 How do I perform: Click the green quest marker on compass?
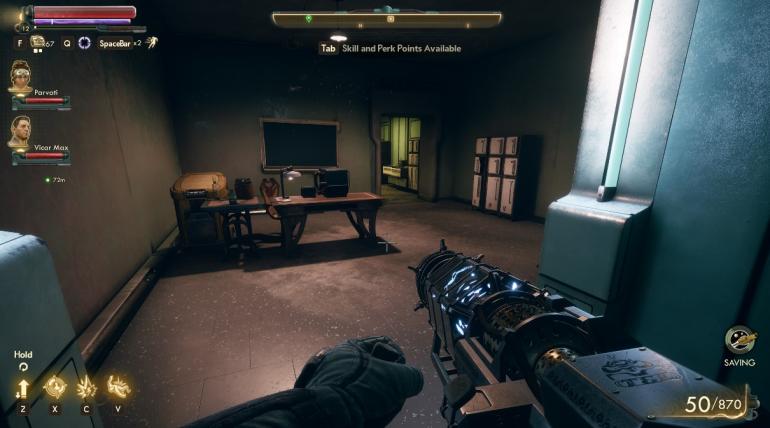click(308, 18)
